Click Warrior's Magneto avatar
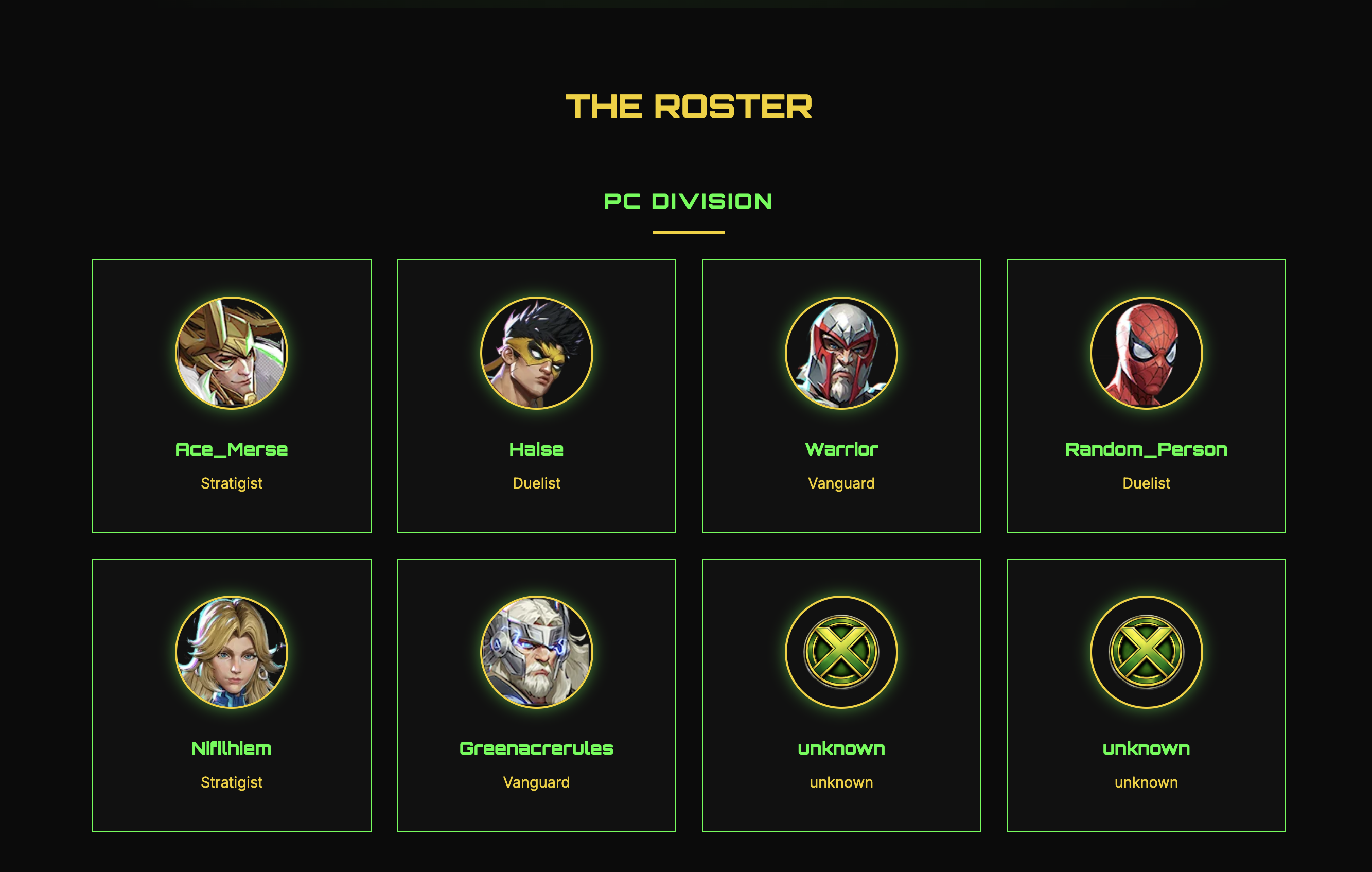The height and width of the screenshot is (872, 1372). click(841, 353)
